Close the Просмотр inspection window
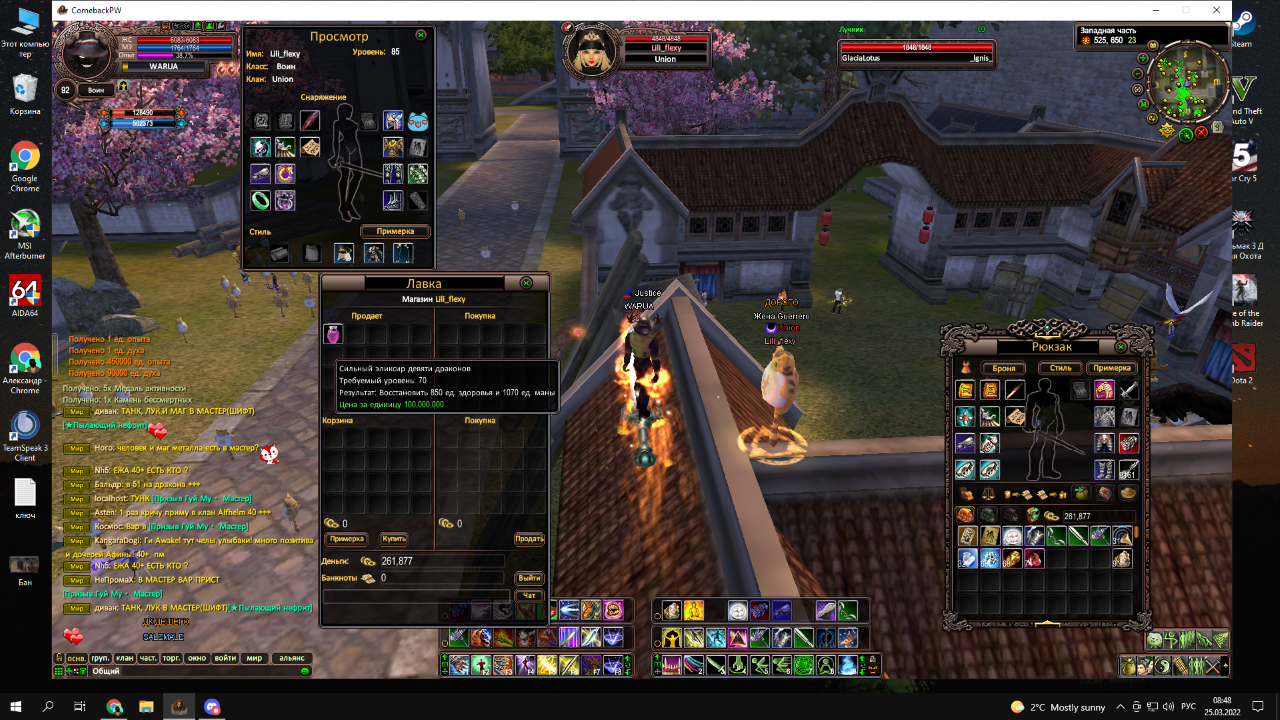 (x=421, y=34)
